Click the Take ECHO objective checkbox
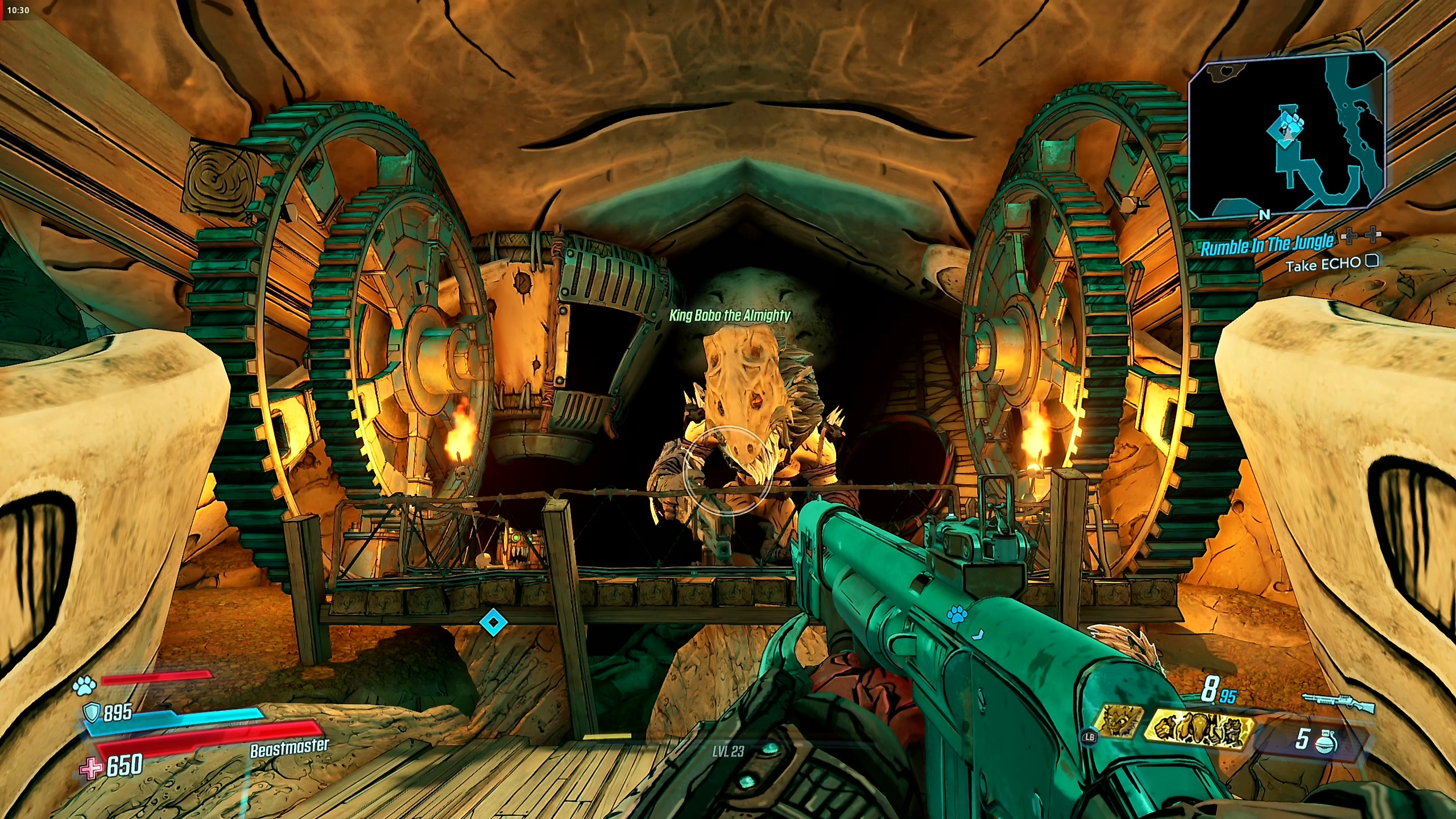Viewport: 1456px width, 819px height. point(1372,261)
